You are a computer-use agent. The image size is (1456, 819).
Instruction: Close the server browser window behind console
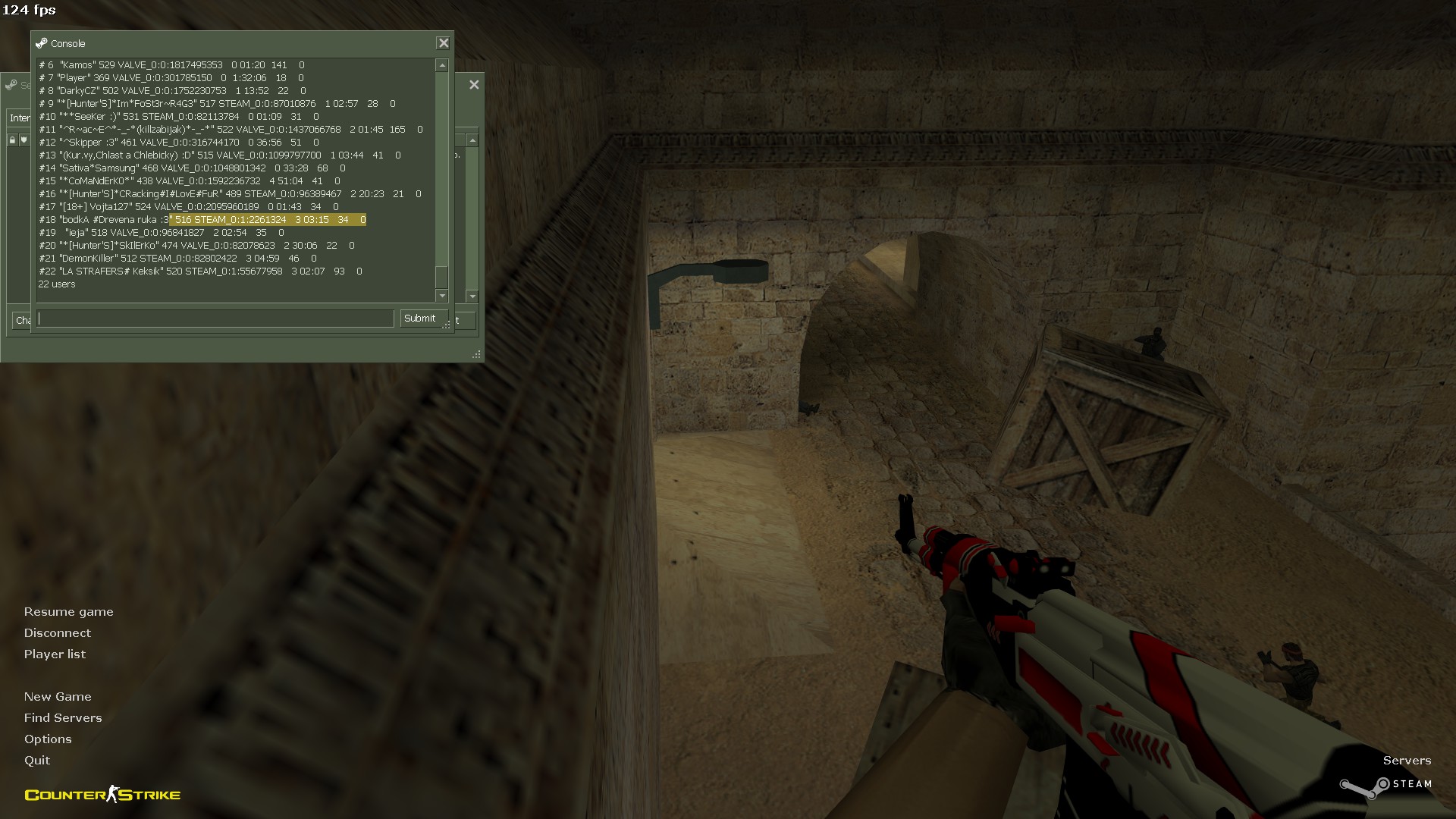(474, 85)
